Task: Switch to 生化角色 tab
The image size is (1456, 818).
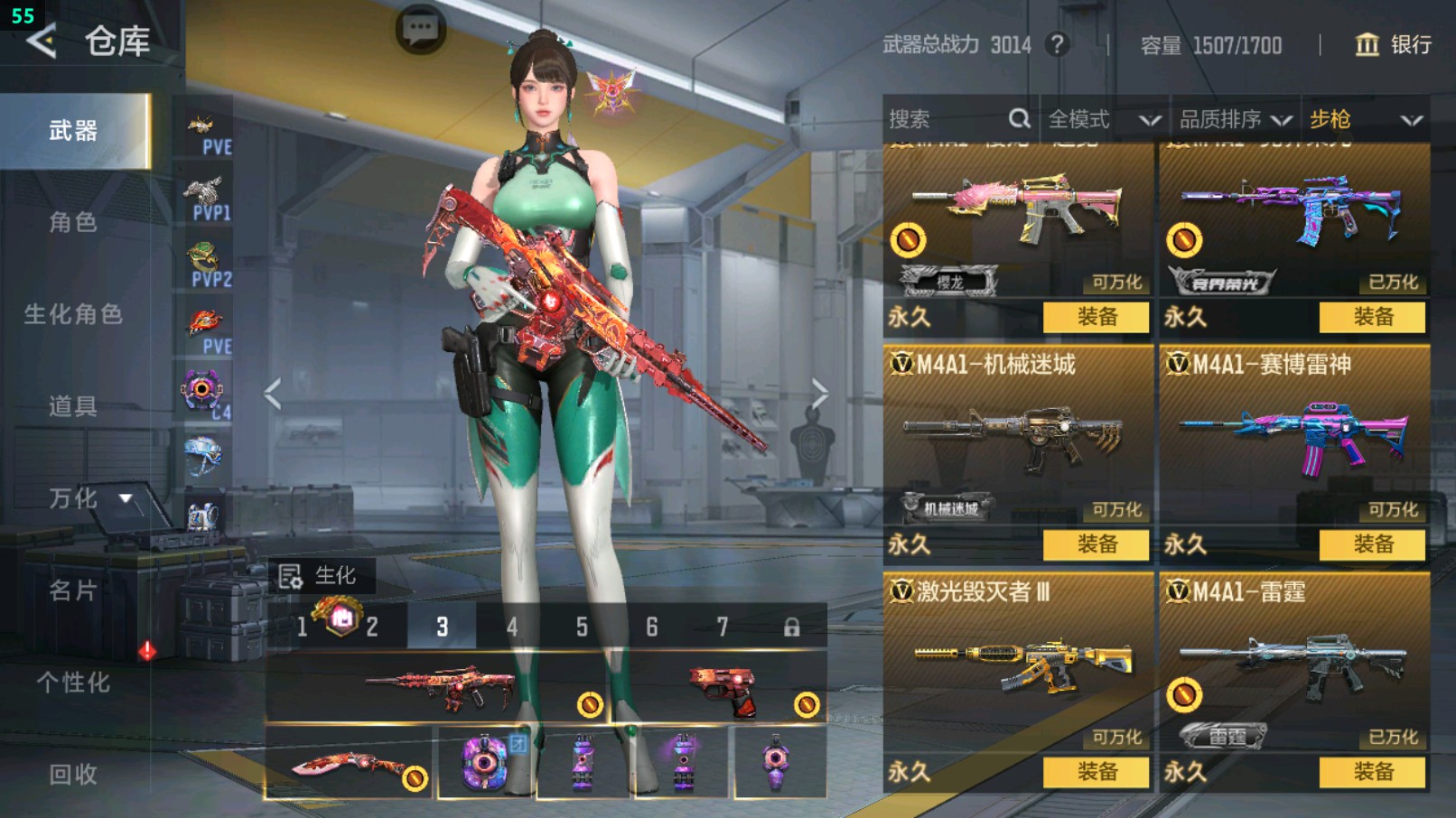Action: (73, 314)
